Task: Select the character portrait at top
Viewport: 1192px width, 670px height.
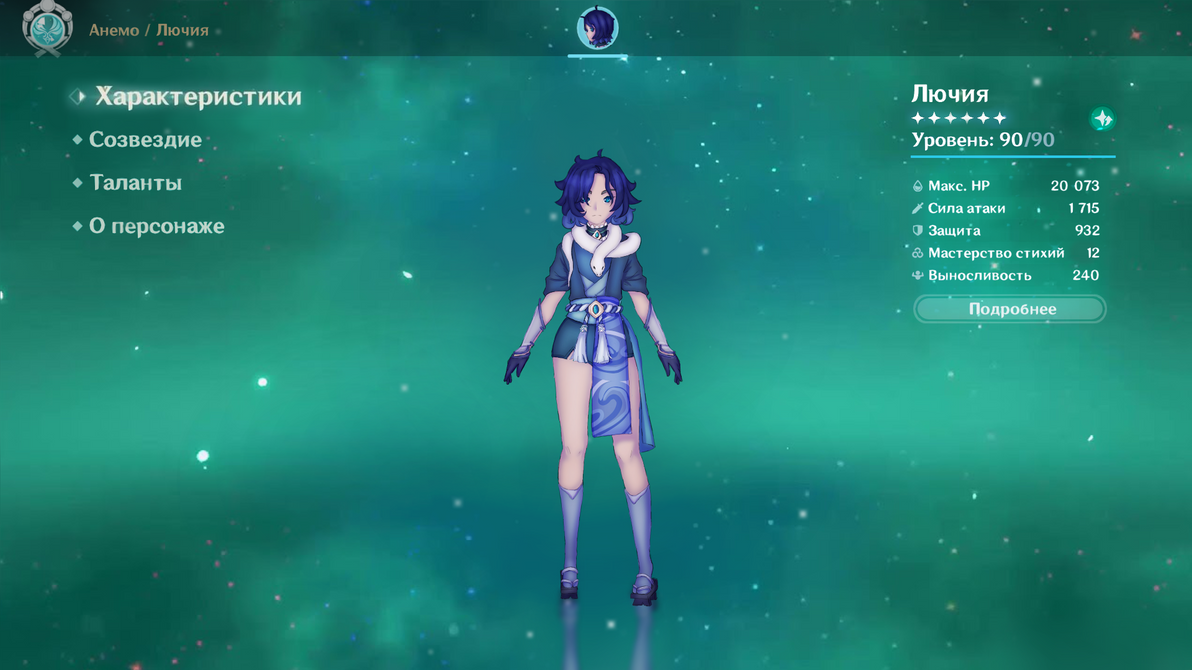Action: tap(598, 28)
